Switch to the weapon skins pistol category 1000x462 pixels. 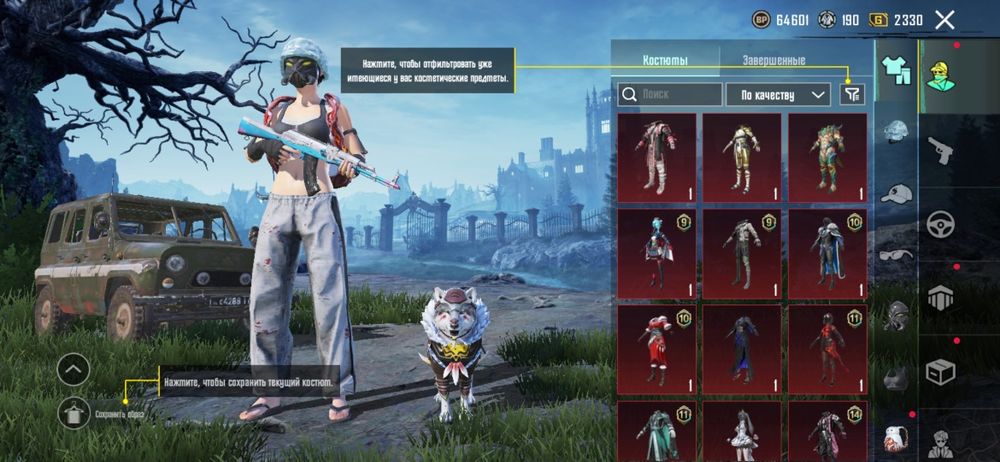(941, 150)
